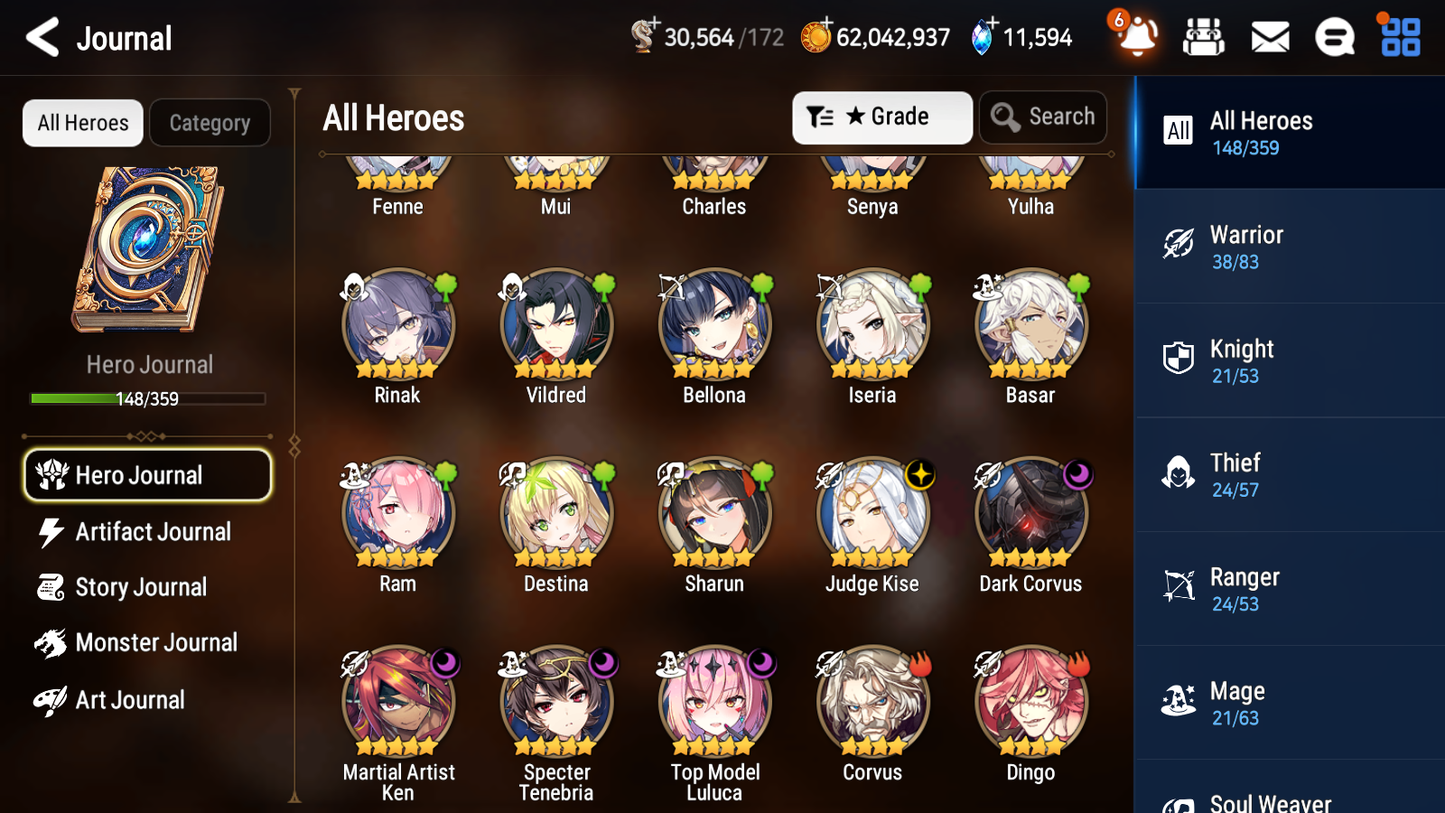1445x813 pixels.
Task: Select the Mage class filter icon
Action: [x=1178, y=702]
